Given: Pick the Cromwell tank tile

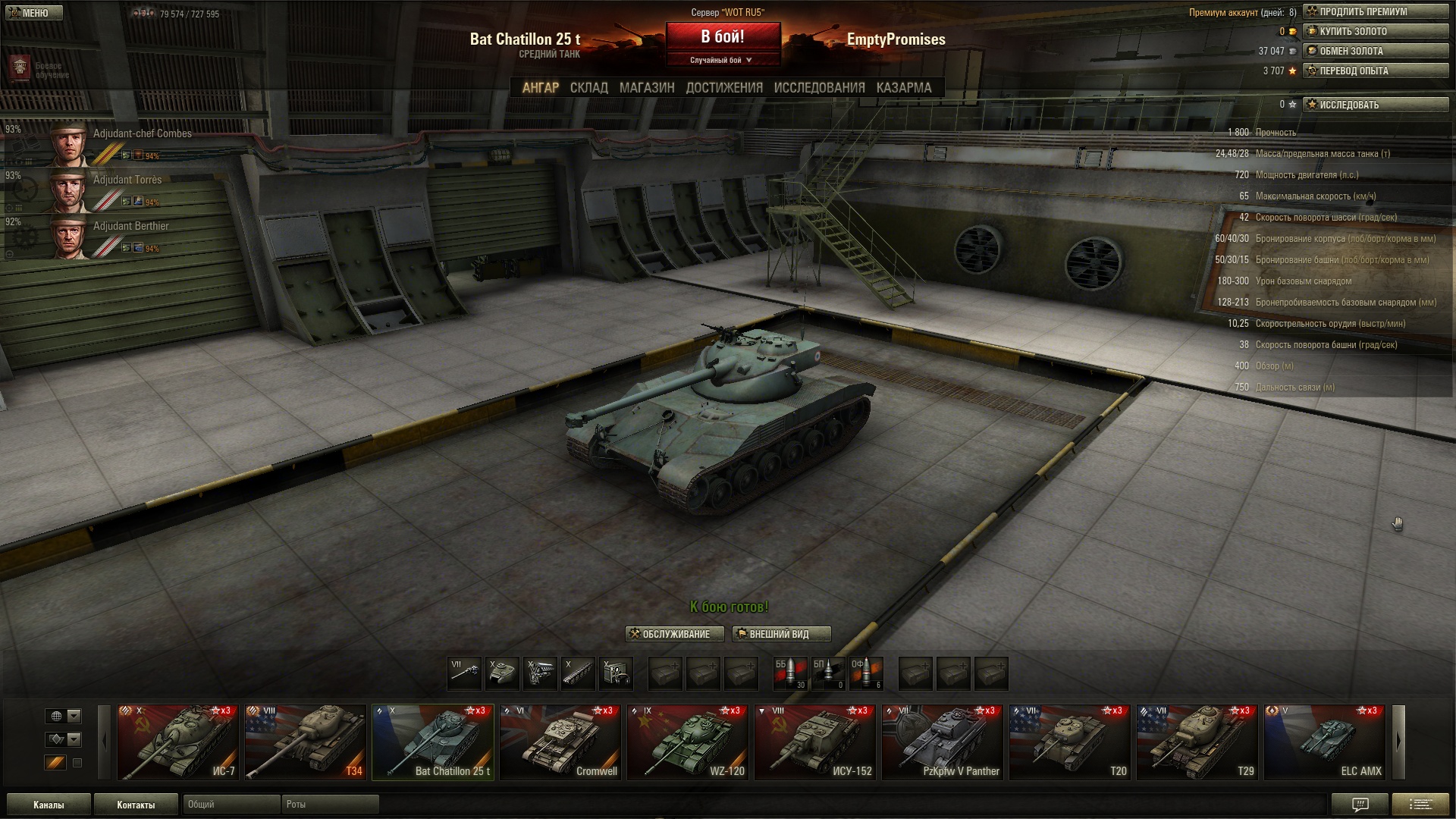Looking at the screenshot, I should click(560, 742).
